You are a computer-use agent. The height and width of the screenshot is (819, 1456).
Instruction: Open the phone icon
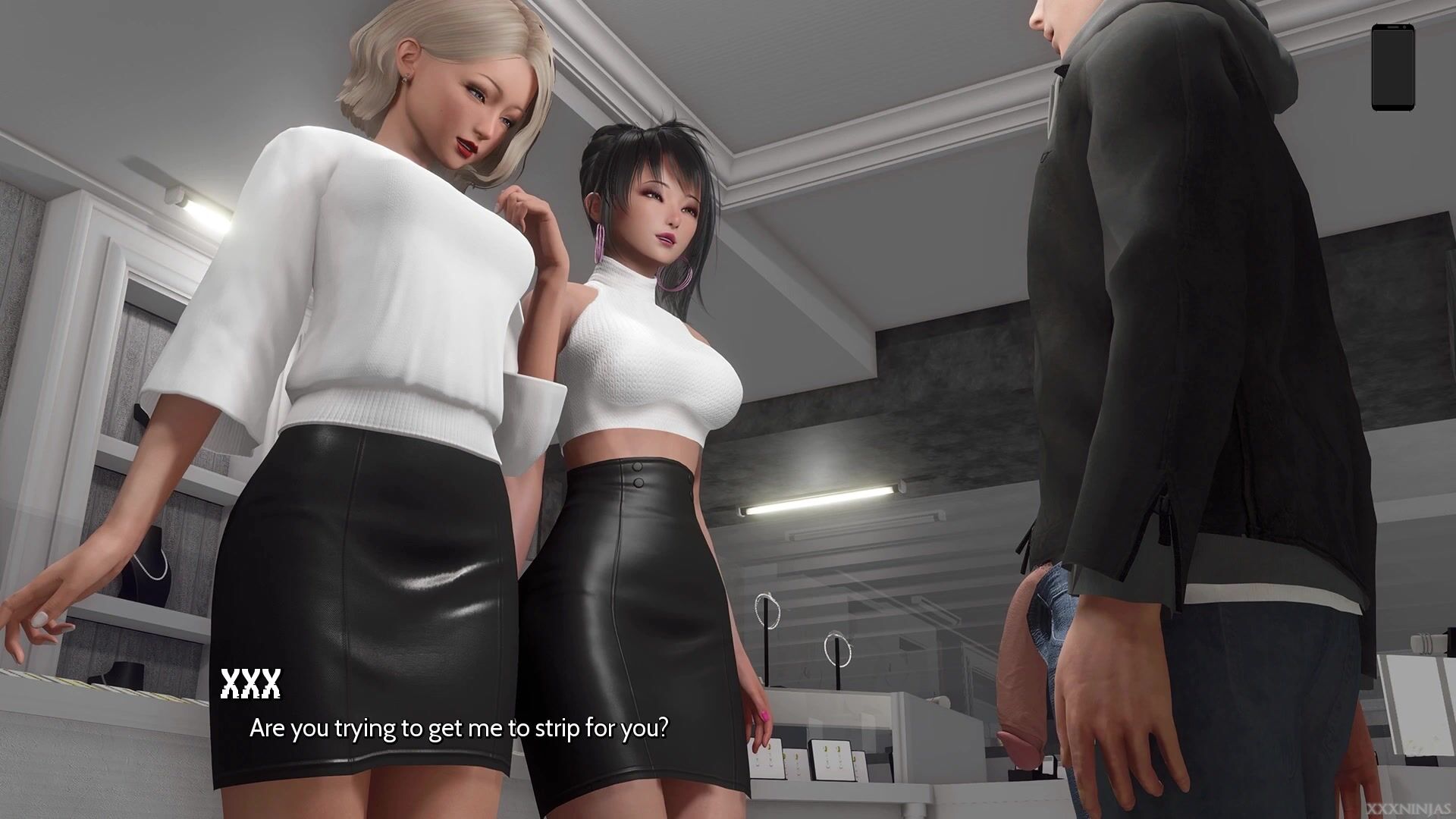point(1393,67)
